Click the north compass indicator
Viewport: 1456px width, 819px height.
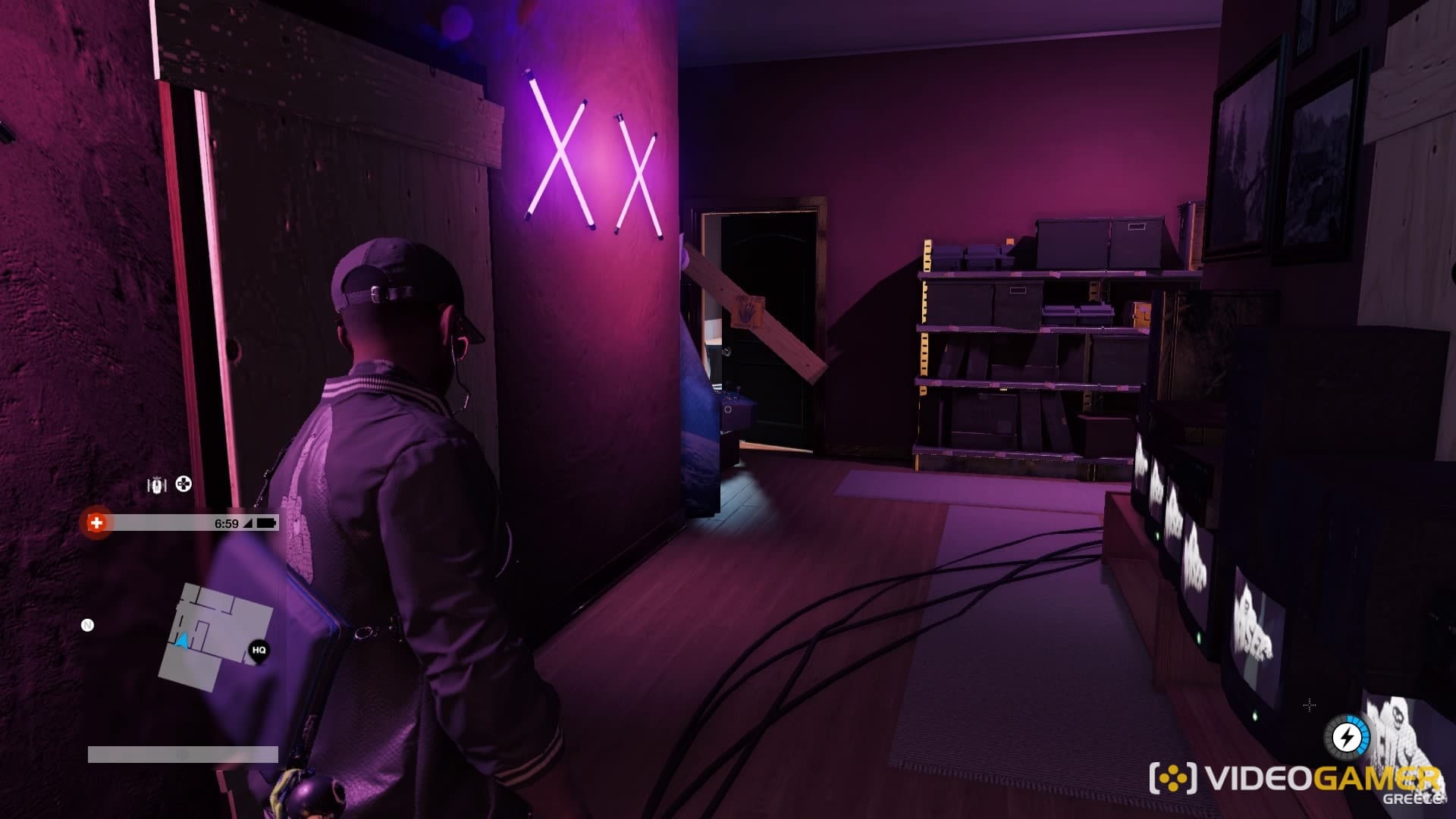point(87,626)
